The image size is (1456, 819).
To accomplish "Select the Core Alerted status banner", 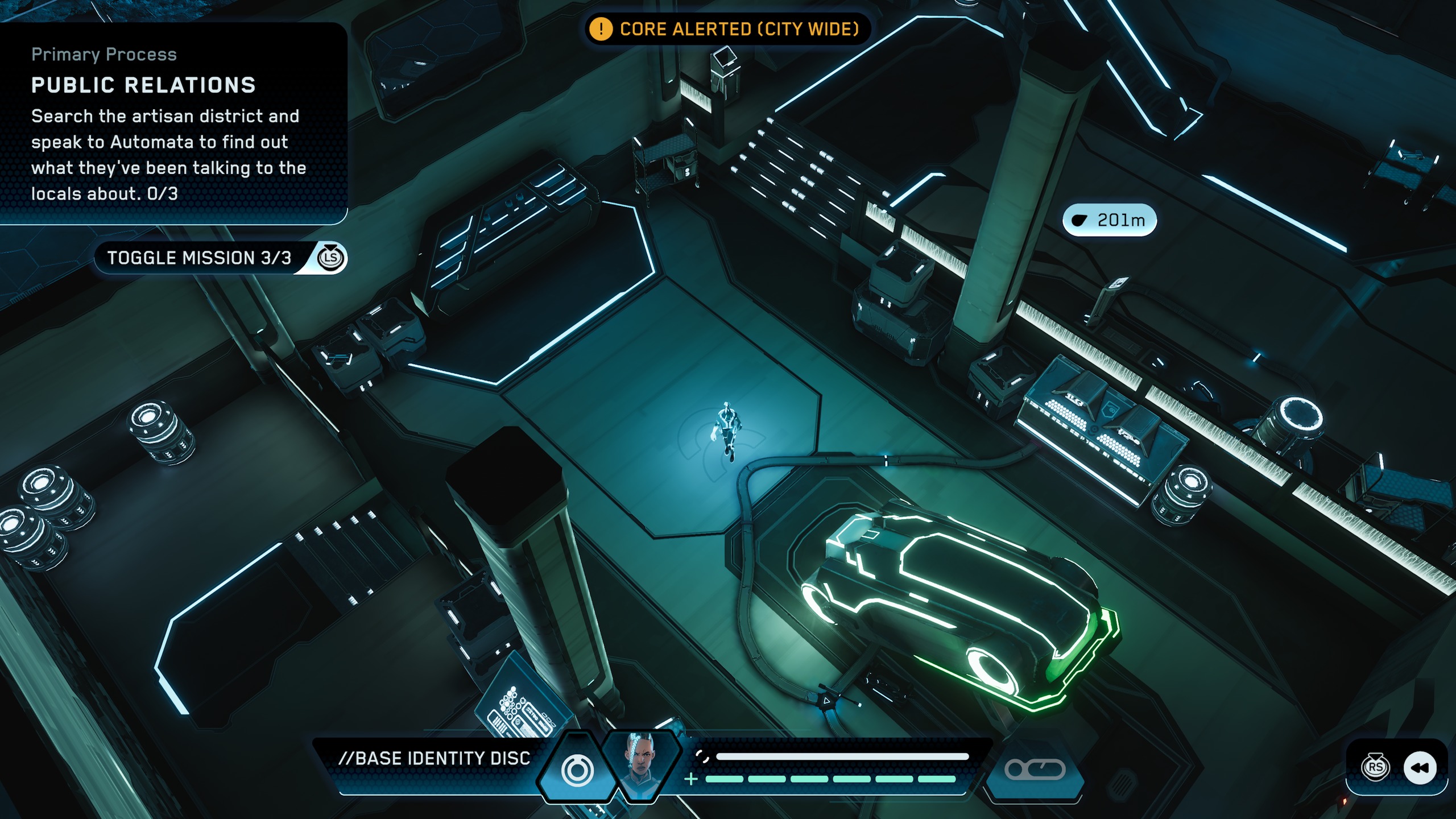I will 727,29.
